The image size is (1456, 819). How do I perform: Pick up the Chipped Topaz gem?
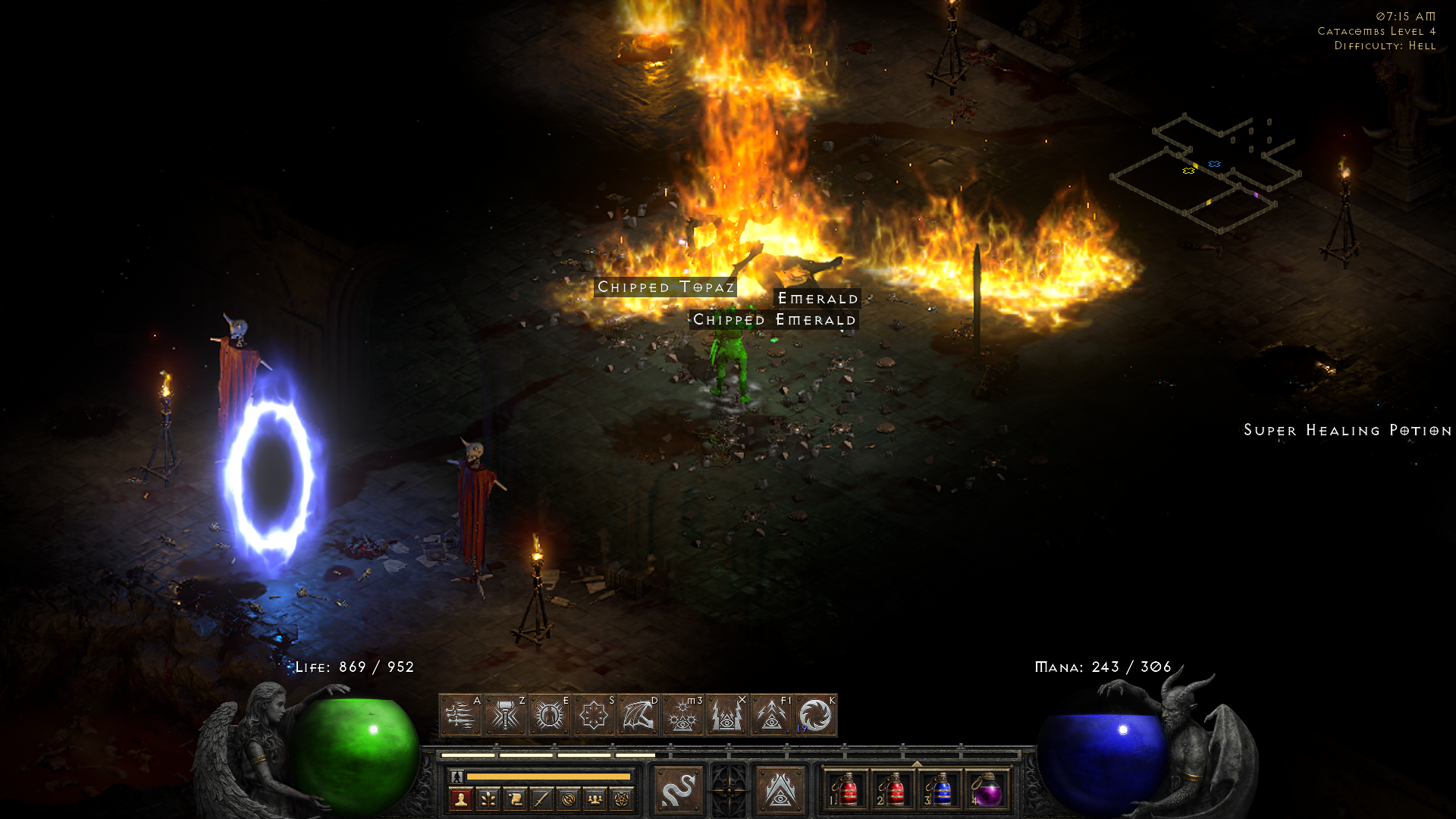coord(666,287)
